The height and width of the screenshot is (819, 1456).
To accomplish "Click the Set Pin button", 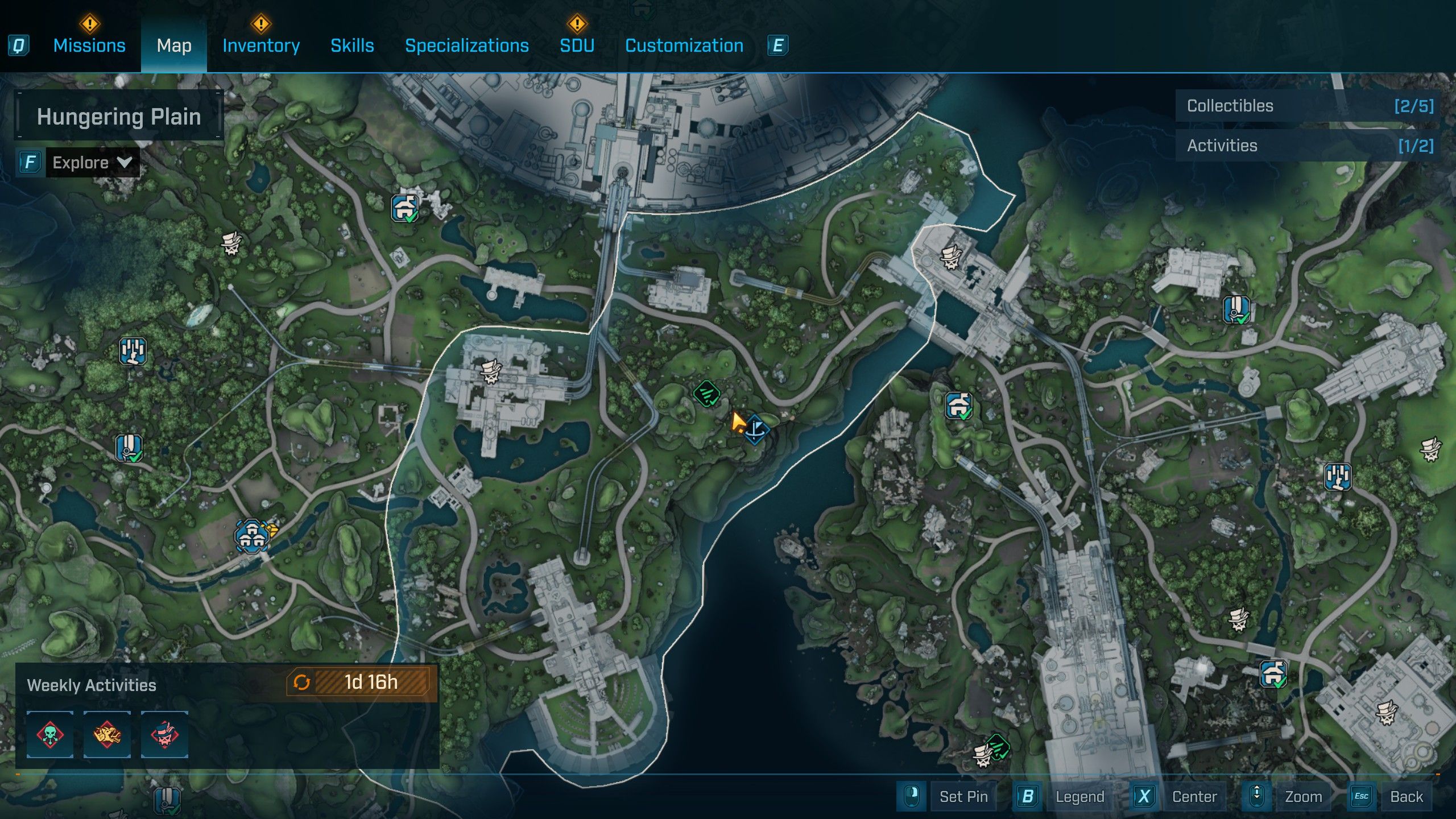I will tap(963, 797).
